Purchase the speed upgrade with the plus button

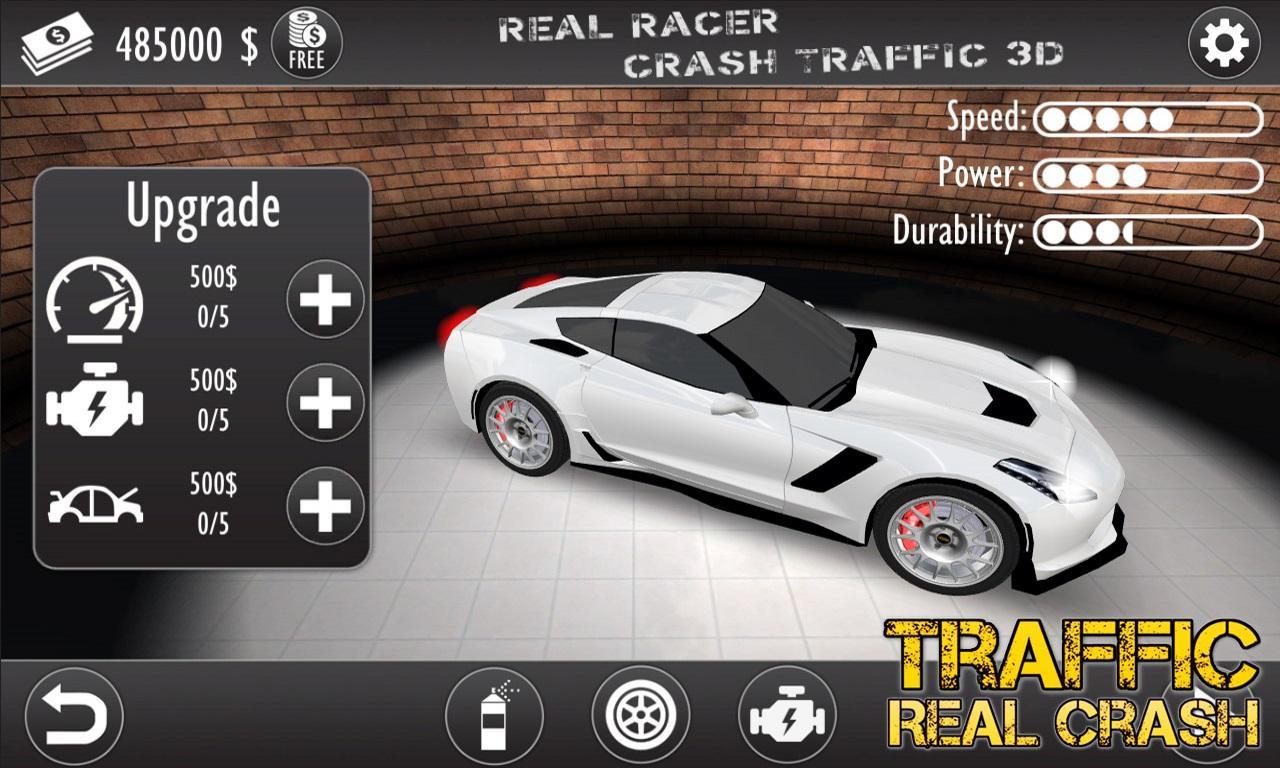click(x=323, y=297)
